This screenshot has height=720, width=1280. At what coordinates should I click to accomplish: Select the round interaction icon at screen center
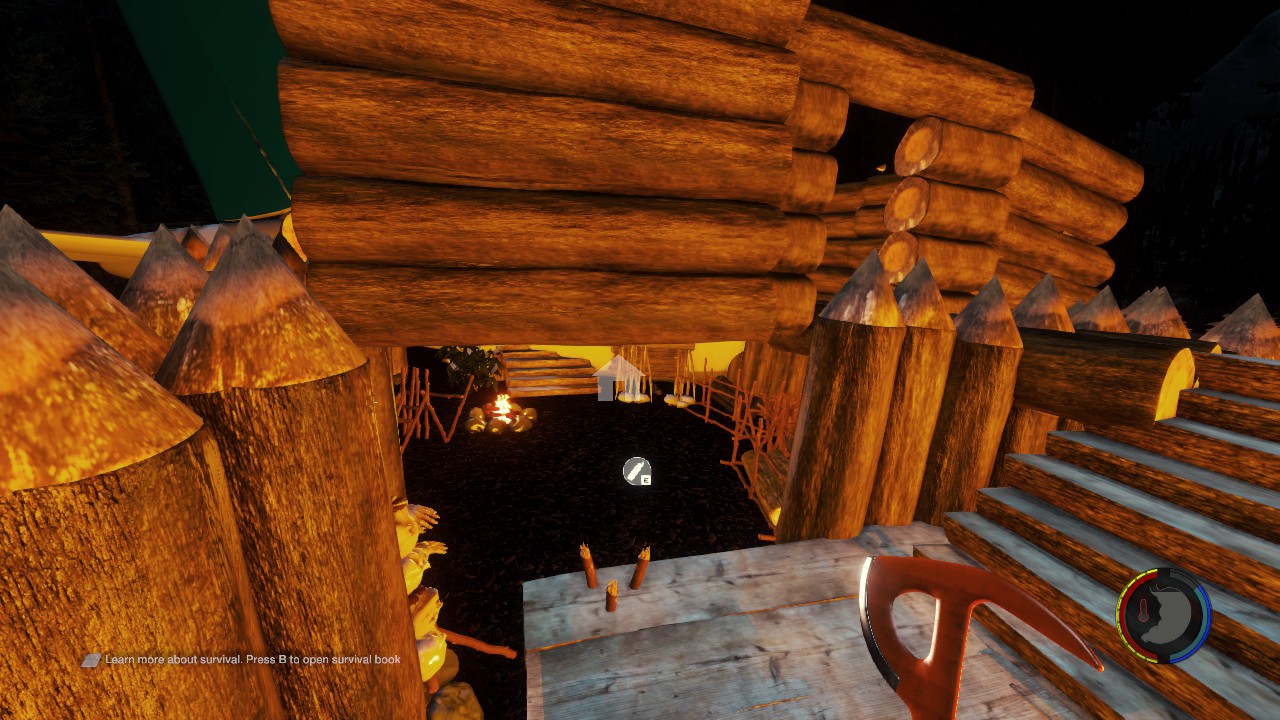[x=636, y=470]
